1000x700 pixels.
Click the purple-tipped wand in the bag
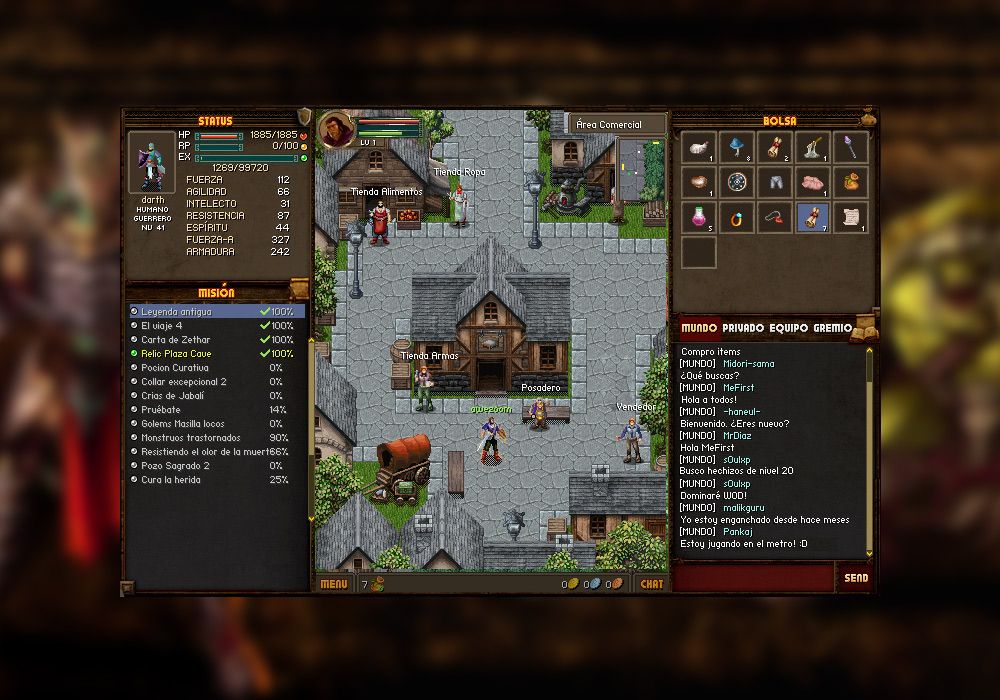click(851, 147)
